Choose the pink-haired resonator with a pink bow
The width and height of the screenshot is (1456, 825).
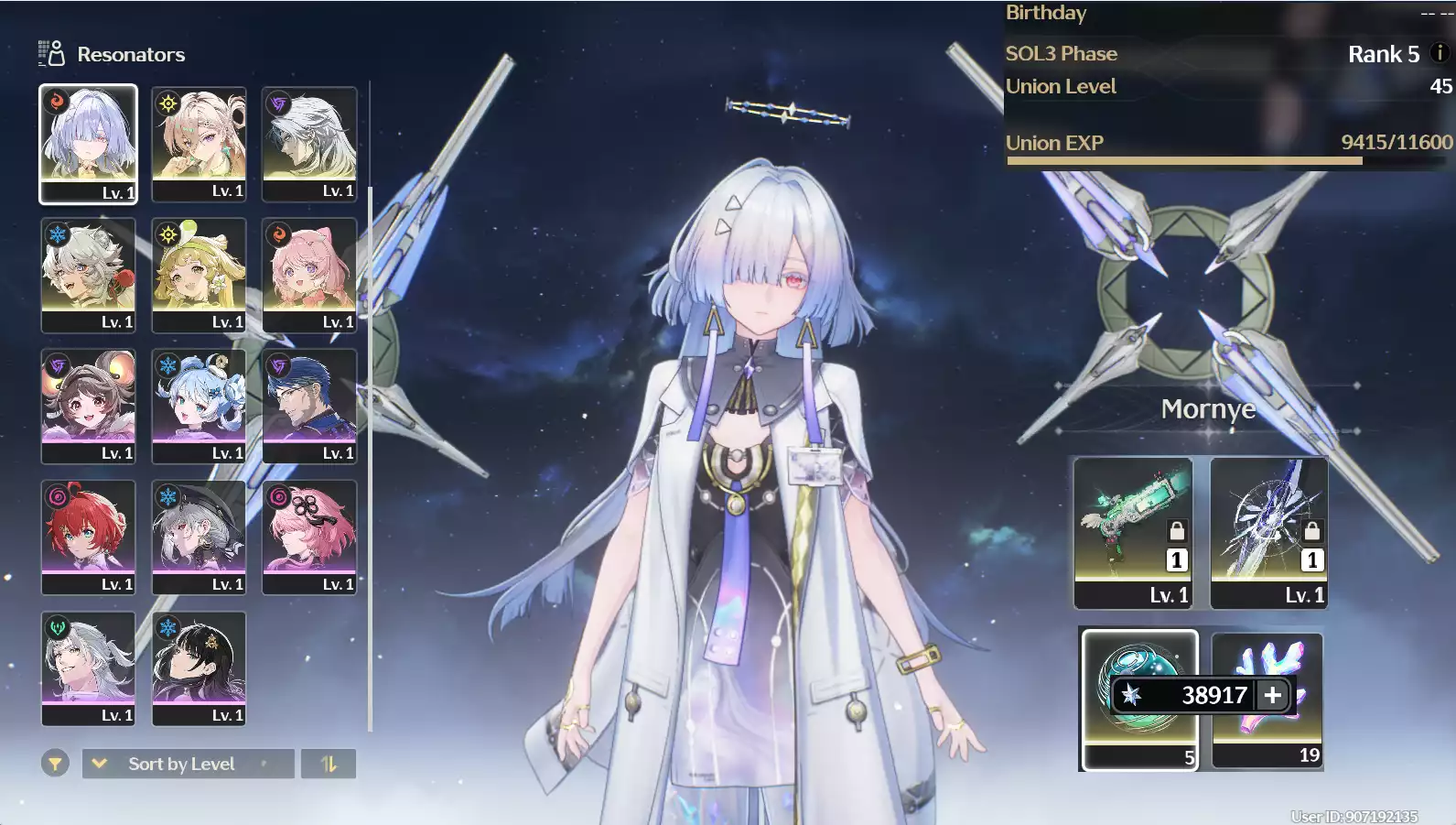[x=309, y=274]
